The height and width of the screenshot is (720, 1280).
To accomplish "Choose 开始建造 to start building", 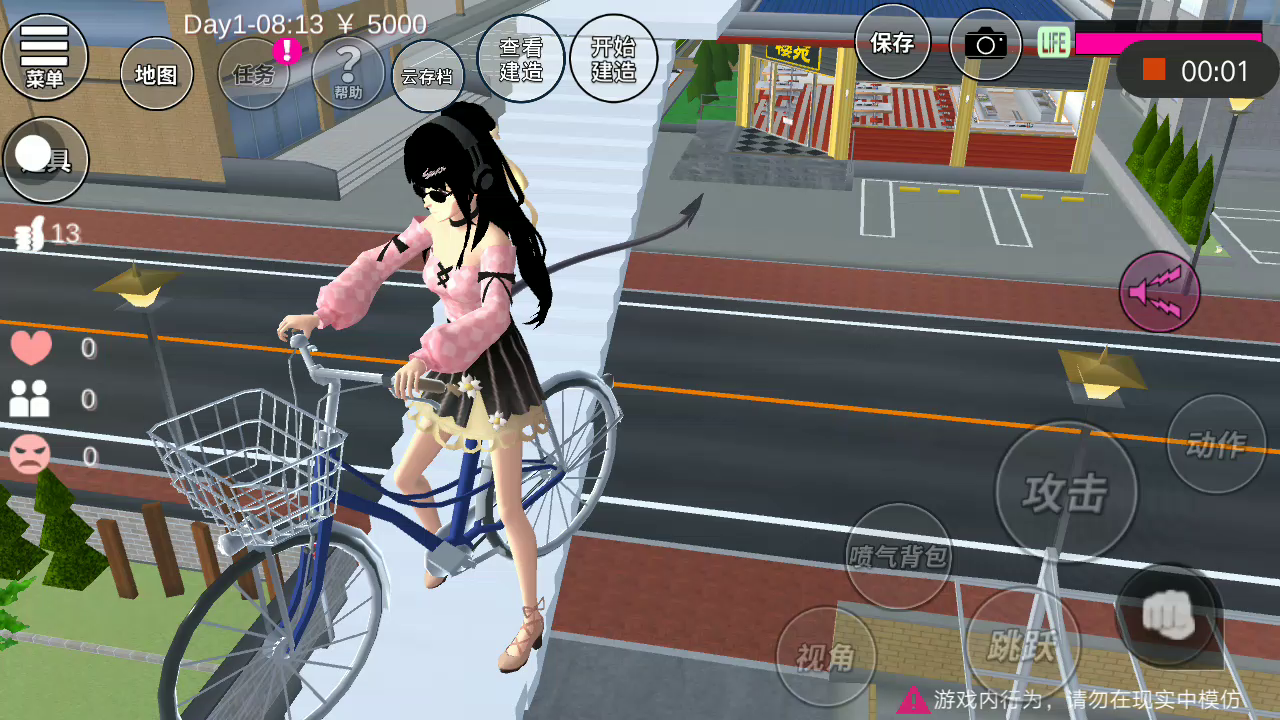I will coord(613,58).
